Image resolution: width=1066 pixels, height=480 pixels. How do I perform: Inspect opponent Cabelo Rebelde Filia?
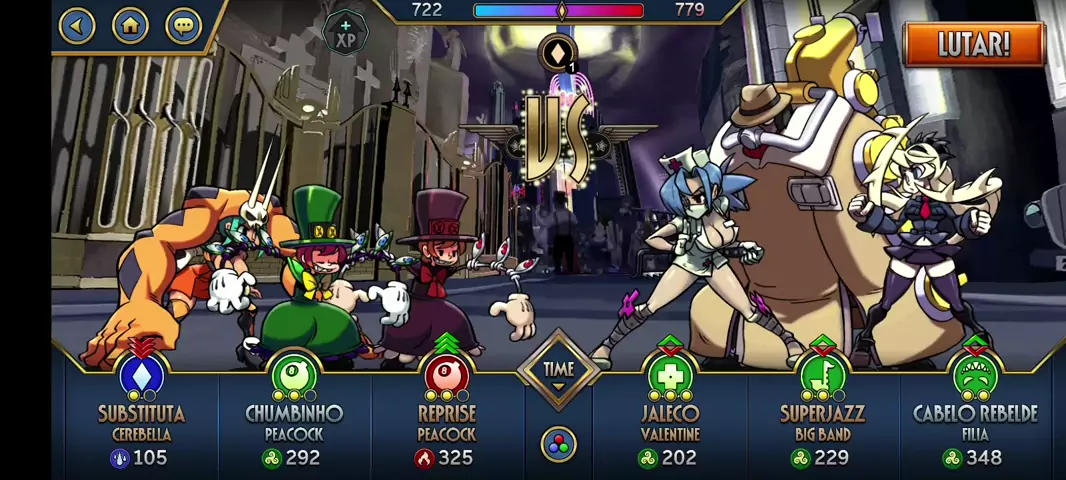click(x=974, y=412)
